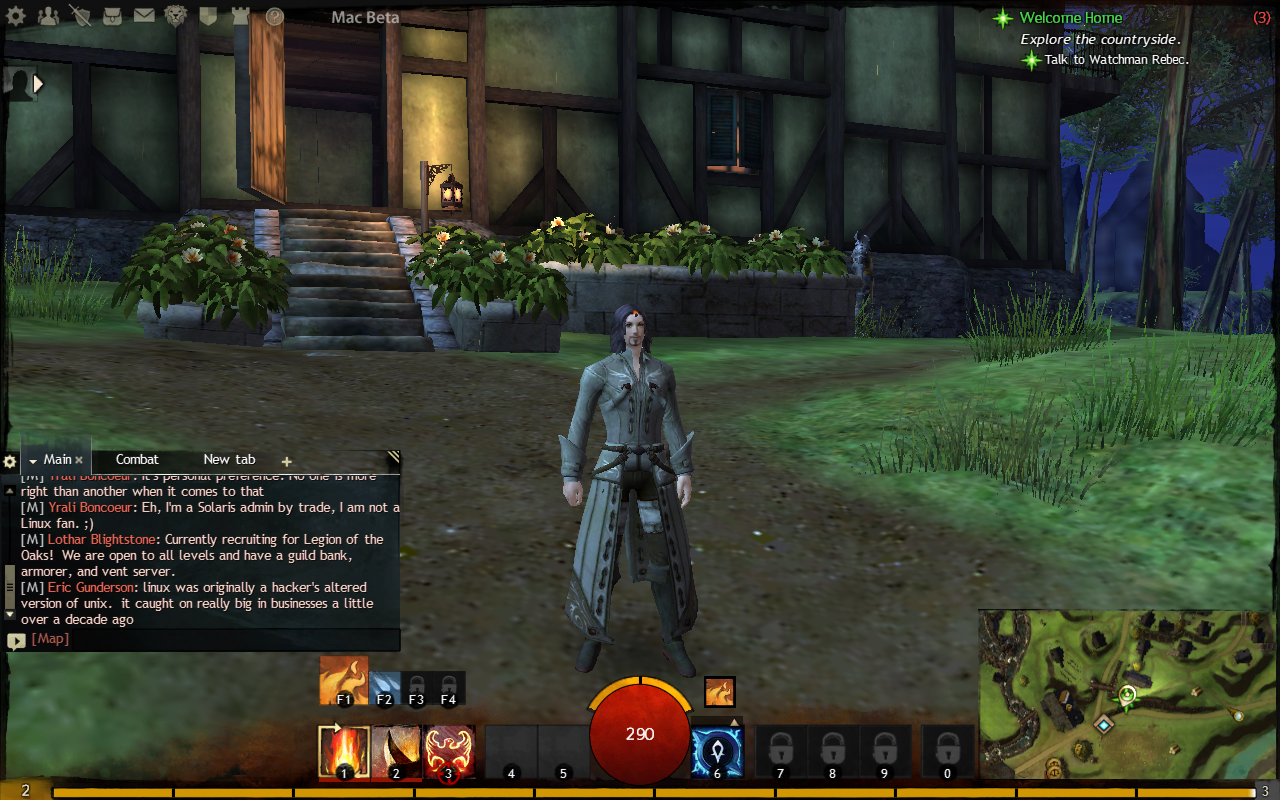
Task: Select the New tab chat tab
Action: point(229,460)
